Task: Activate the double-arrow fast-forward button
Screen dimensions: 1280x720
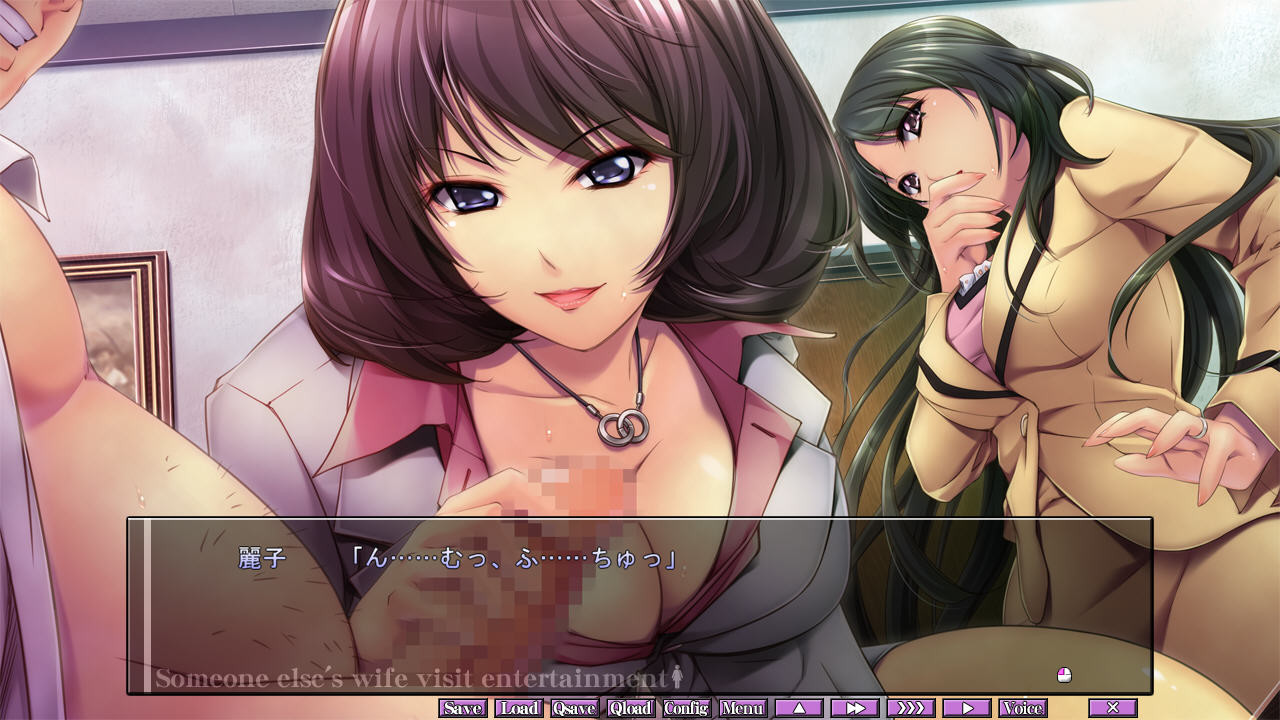Action: [x=855, y=708]
